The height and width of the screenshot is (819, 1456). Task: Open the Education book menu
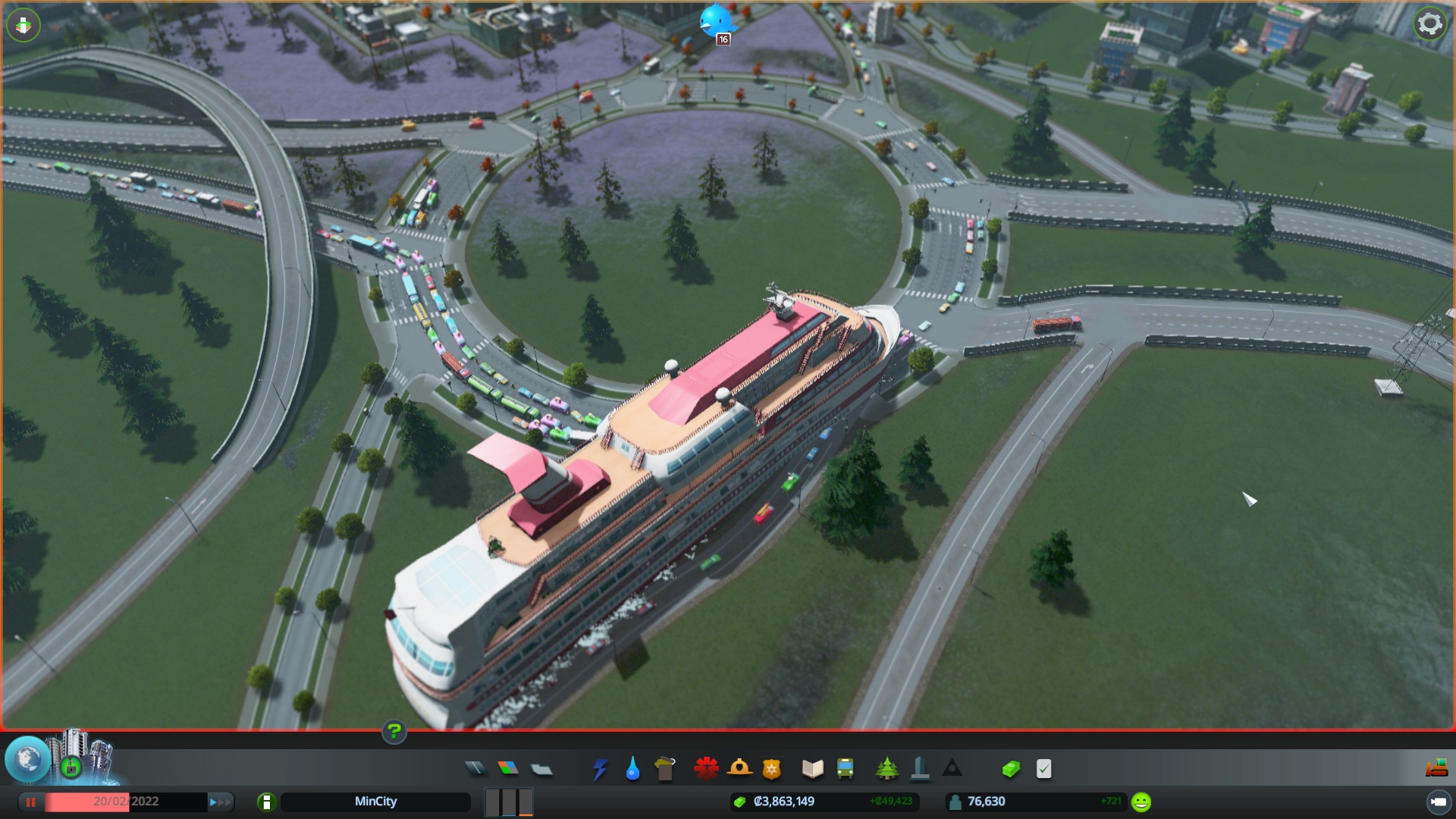(x=812, y=769)
